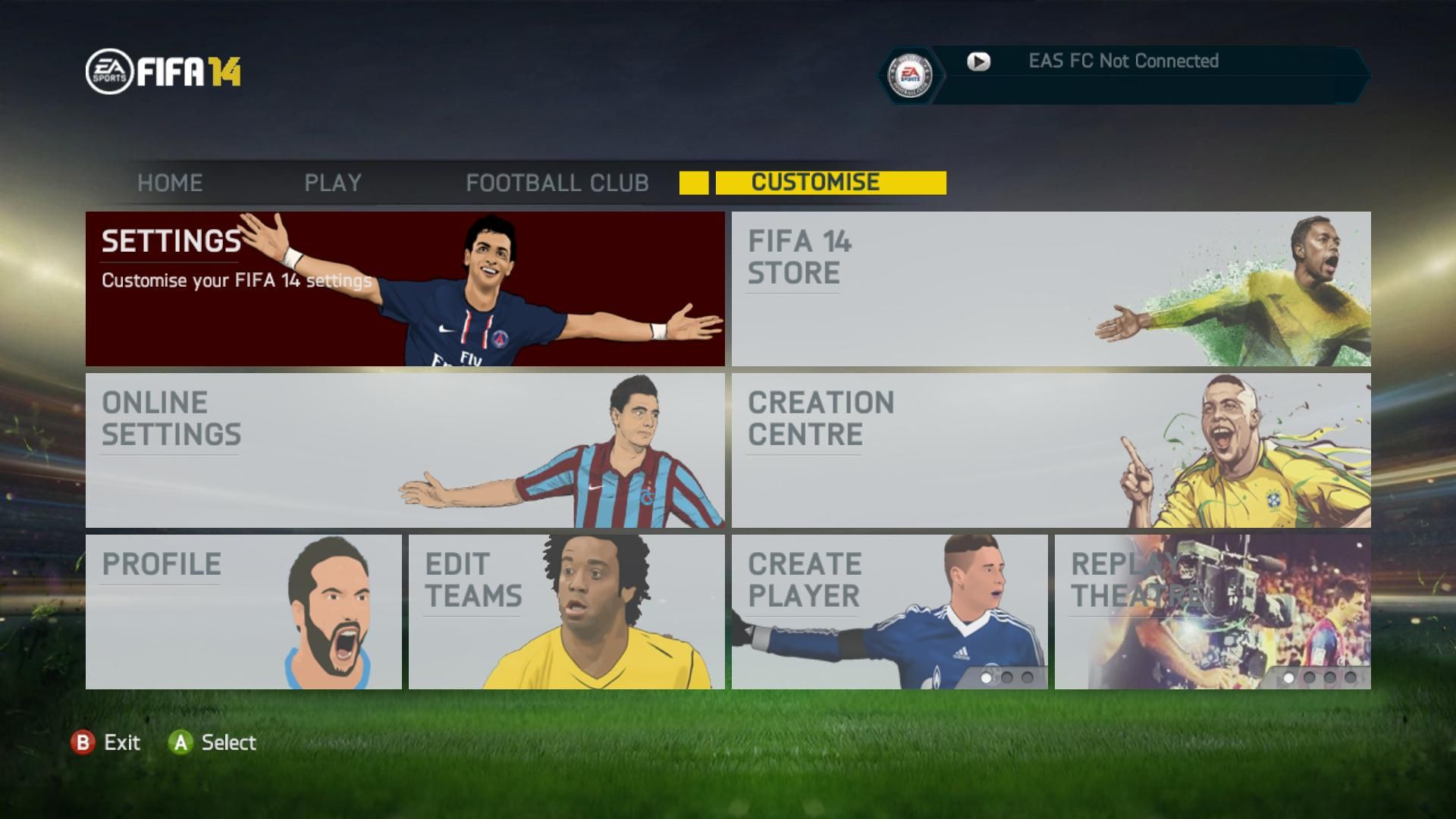
Task: Select the EDIT TEAMS tile
Action: coord(566,612)
